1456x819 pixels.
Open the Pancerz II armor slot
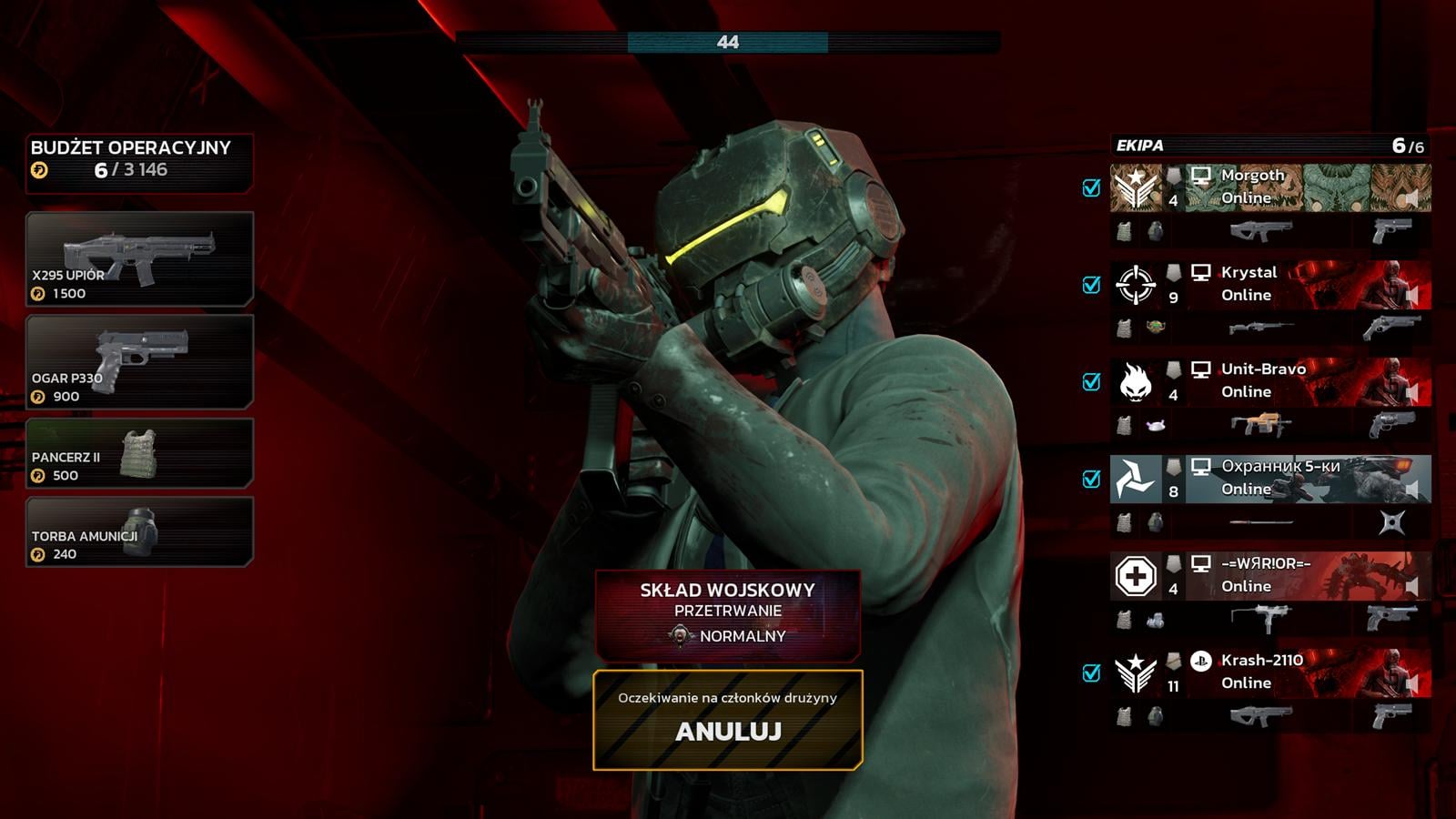click(x=139, y=453)
